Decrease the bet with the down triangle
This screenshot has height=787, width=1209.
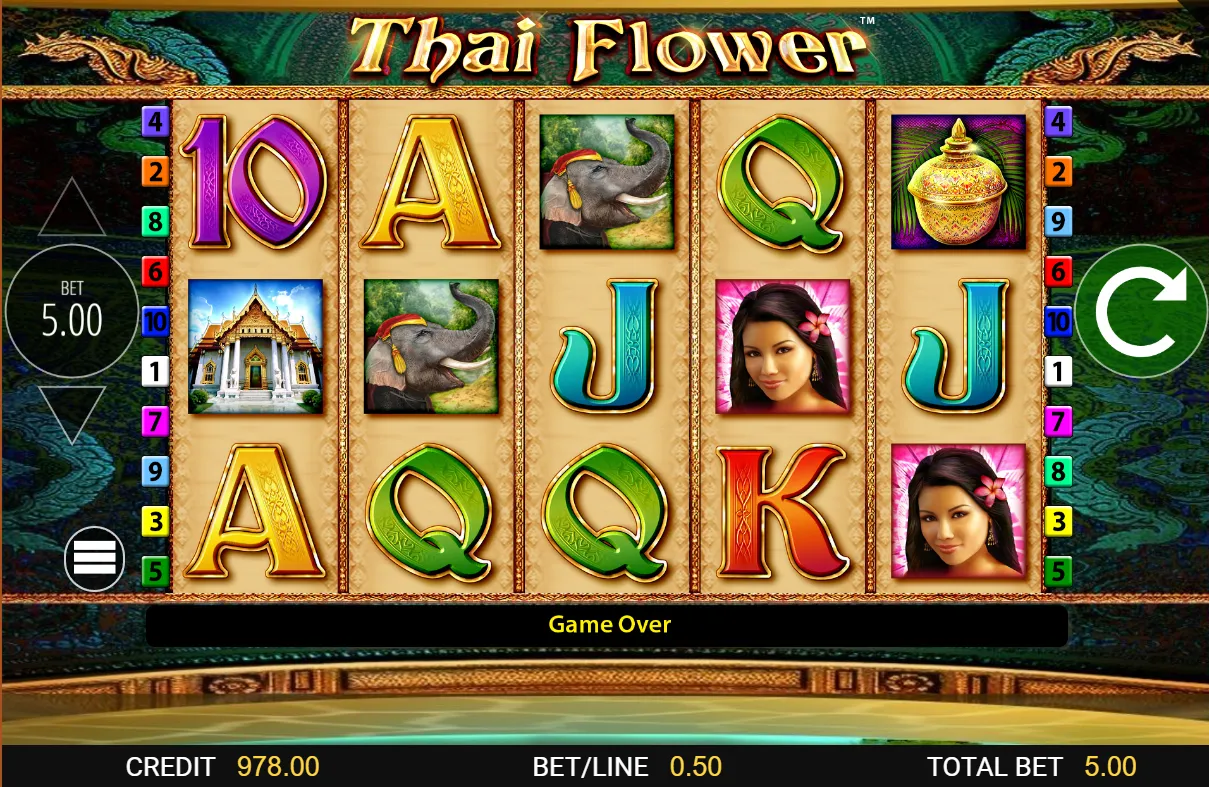pyautogui.click(x=71, y=411)
